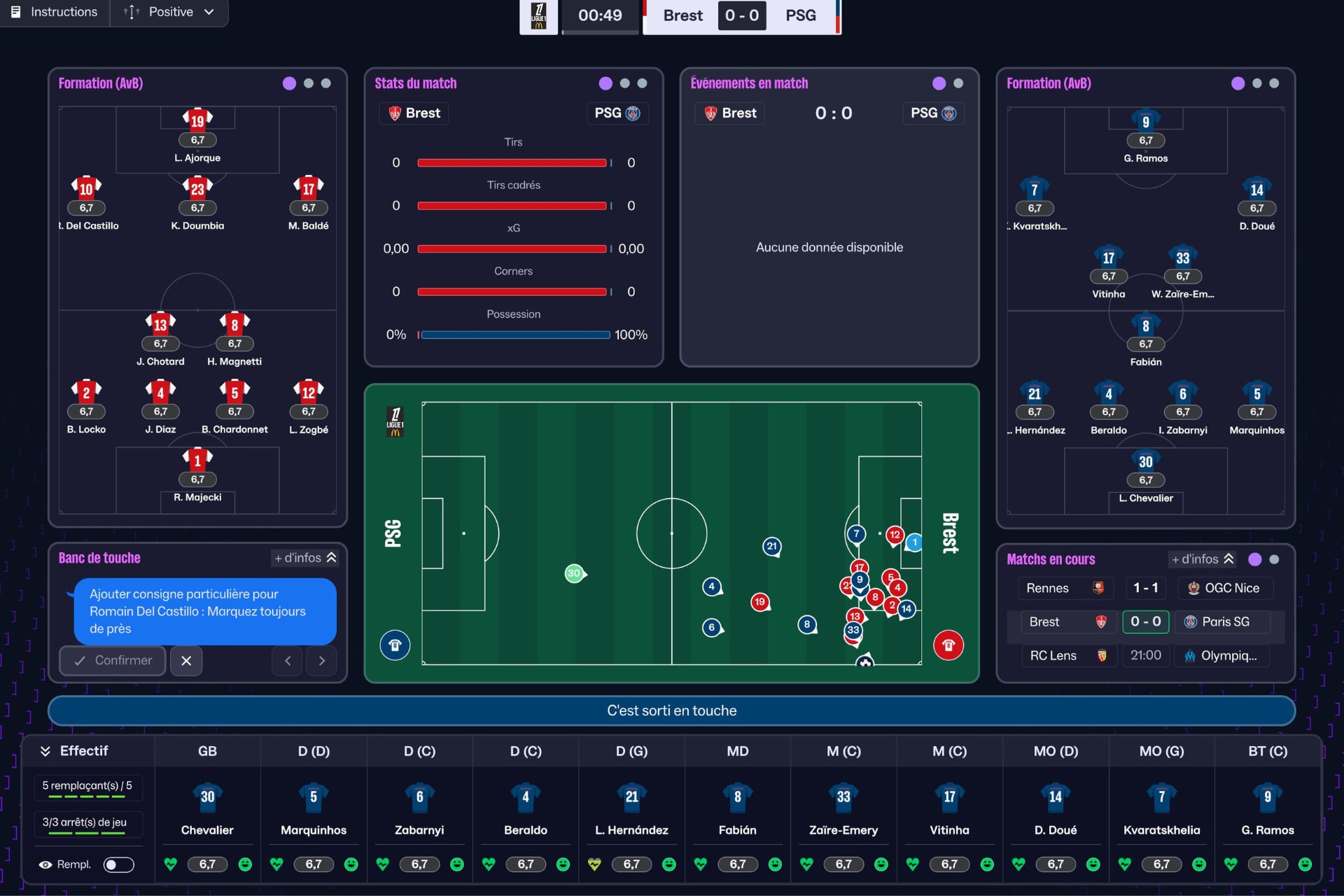
Task: Click Marquinhos's fitness heart icon
Action: [277, 864]
